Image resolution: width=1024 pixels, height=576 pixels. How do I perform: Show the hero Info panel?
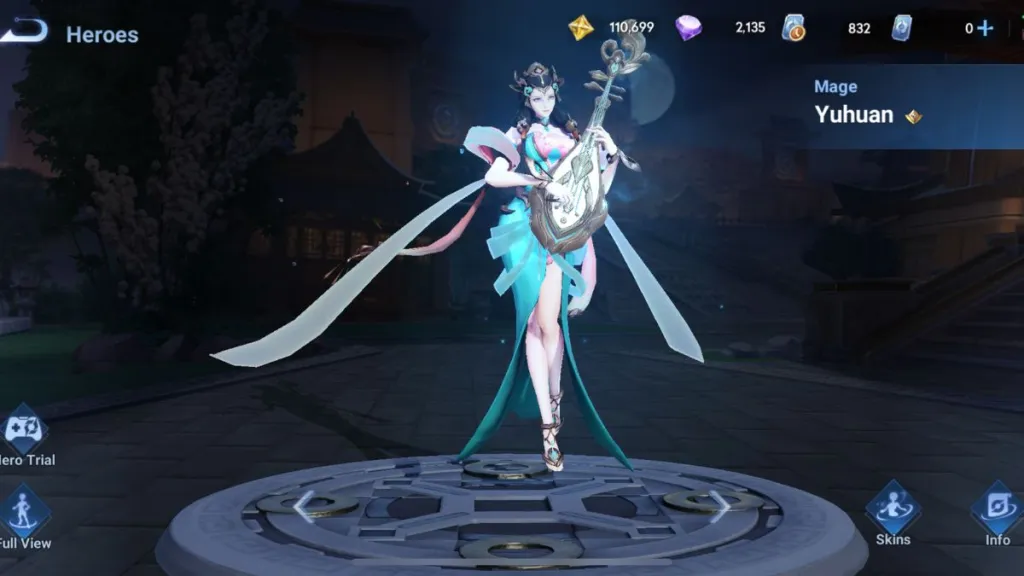pyautogui.click(x=996, y=510)
